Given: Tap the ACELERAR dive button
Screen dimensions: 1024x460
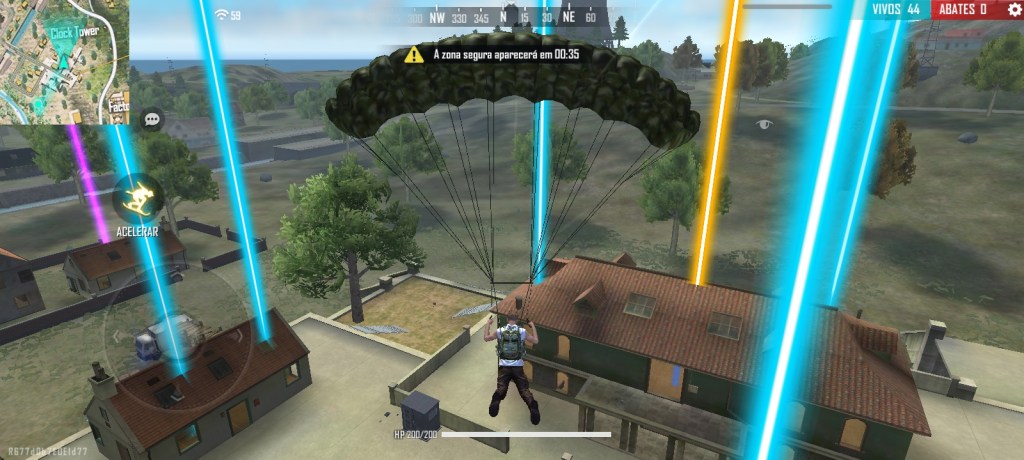Looking at the screenshot, I should coord(138,198).
